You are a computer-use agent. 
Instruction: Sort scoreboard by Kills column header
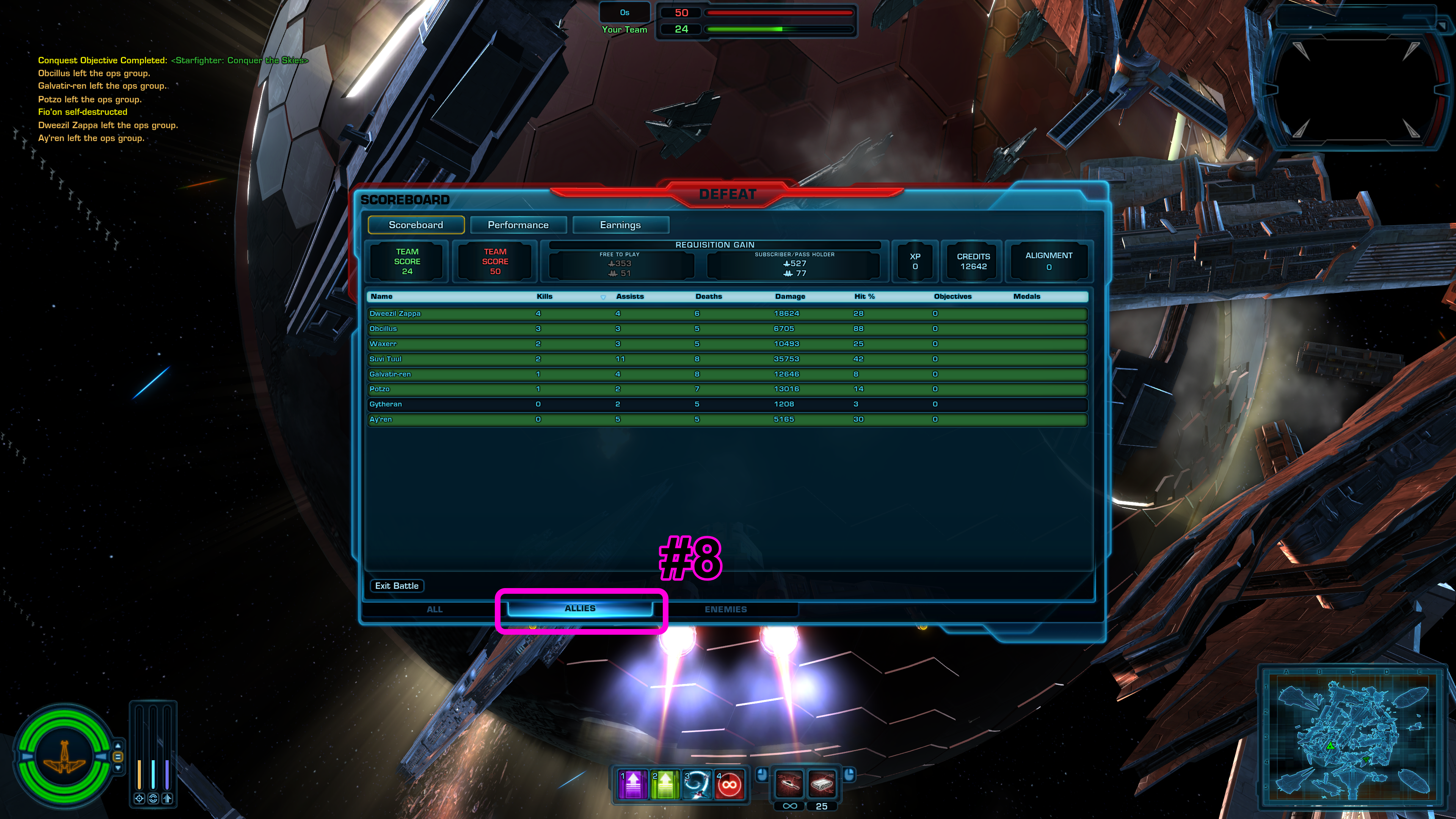click(544, 296)
